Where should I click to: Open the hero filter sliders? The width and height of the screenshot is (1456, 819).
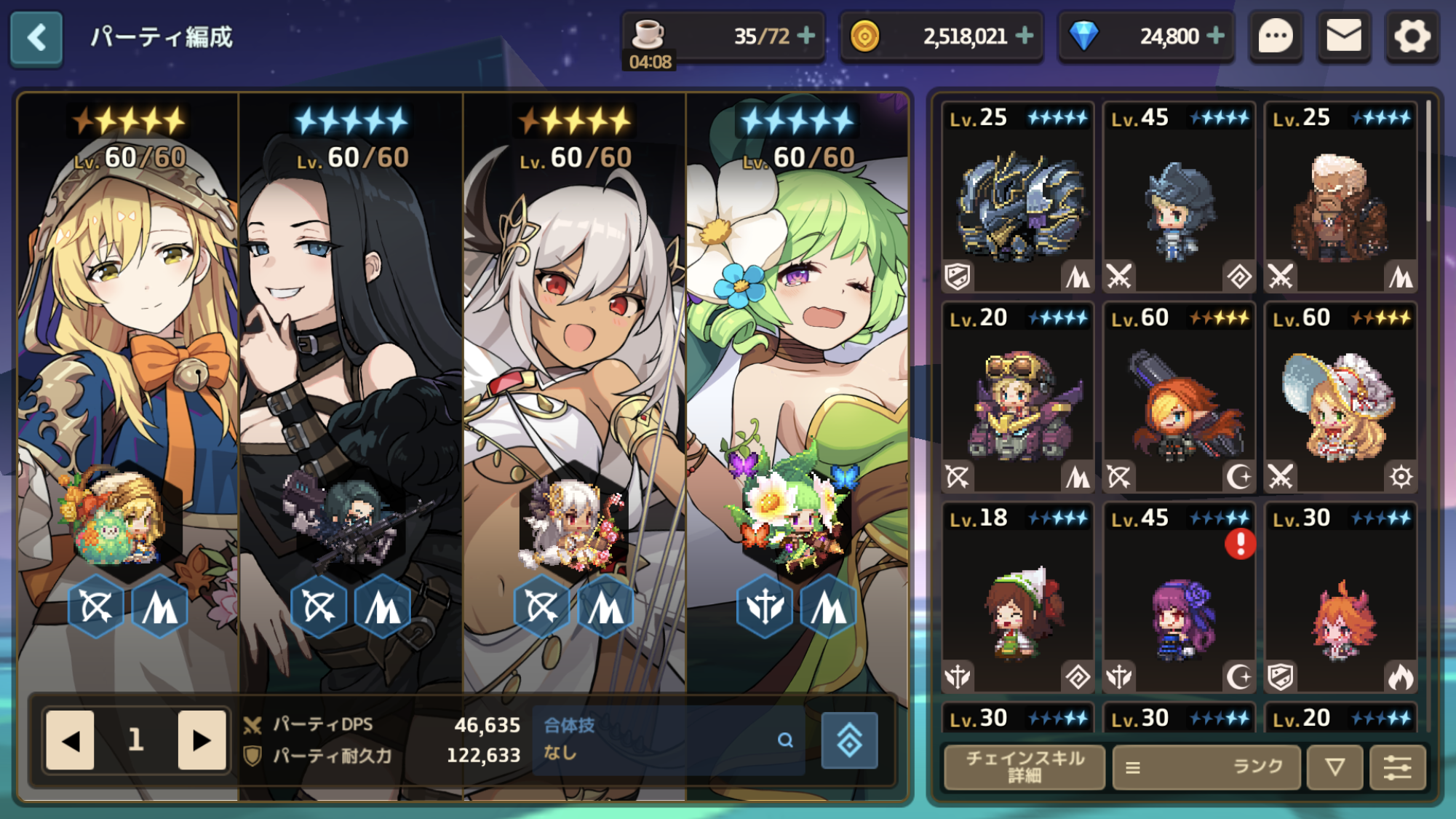[x=1397, y=767]
